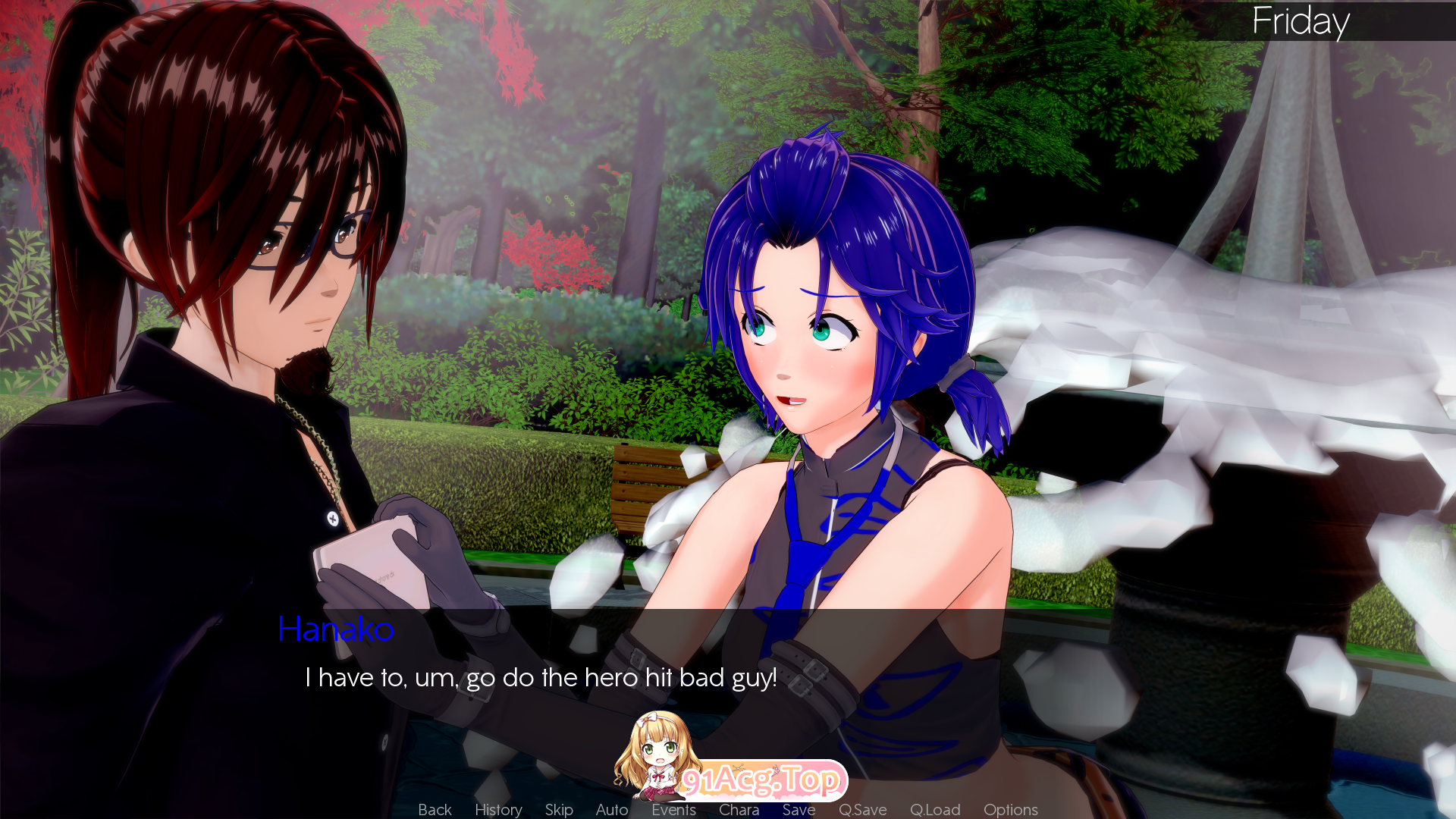Image resolution: width=1456 pixels, height=819 pixels.
Task: Quick load with Q.Load
Action: pyautogui.click(x=935, y=810)
